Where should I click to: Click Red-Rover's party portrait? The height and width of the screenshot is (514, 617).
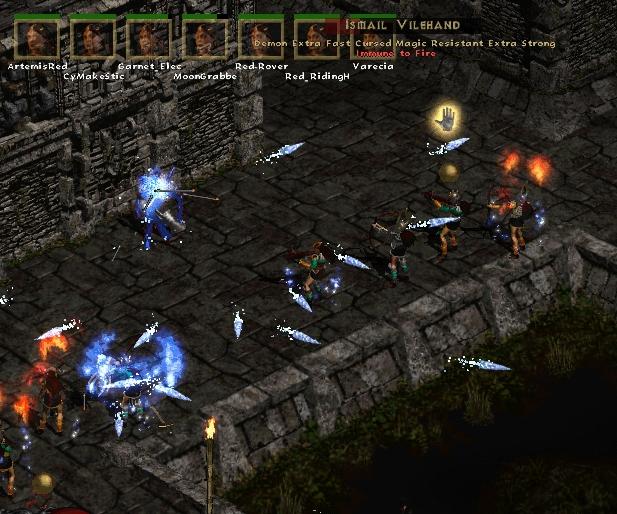pyautogui.click(x=261, y=38)
